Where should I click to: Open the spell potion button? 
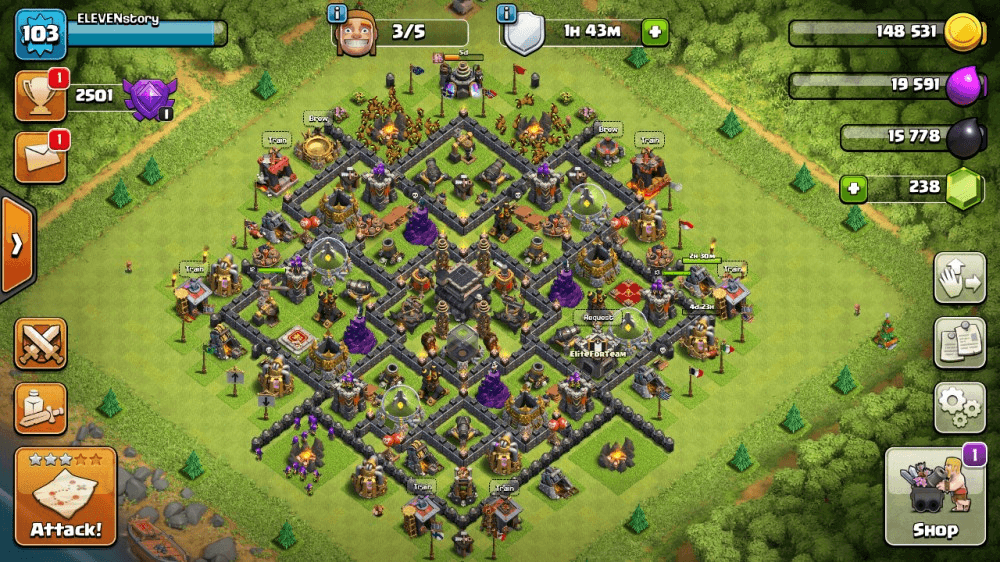(40, 407)
